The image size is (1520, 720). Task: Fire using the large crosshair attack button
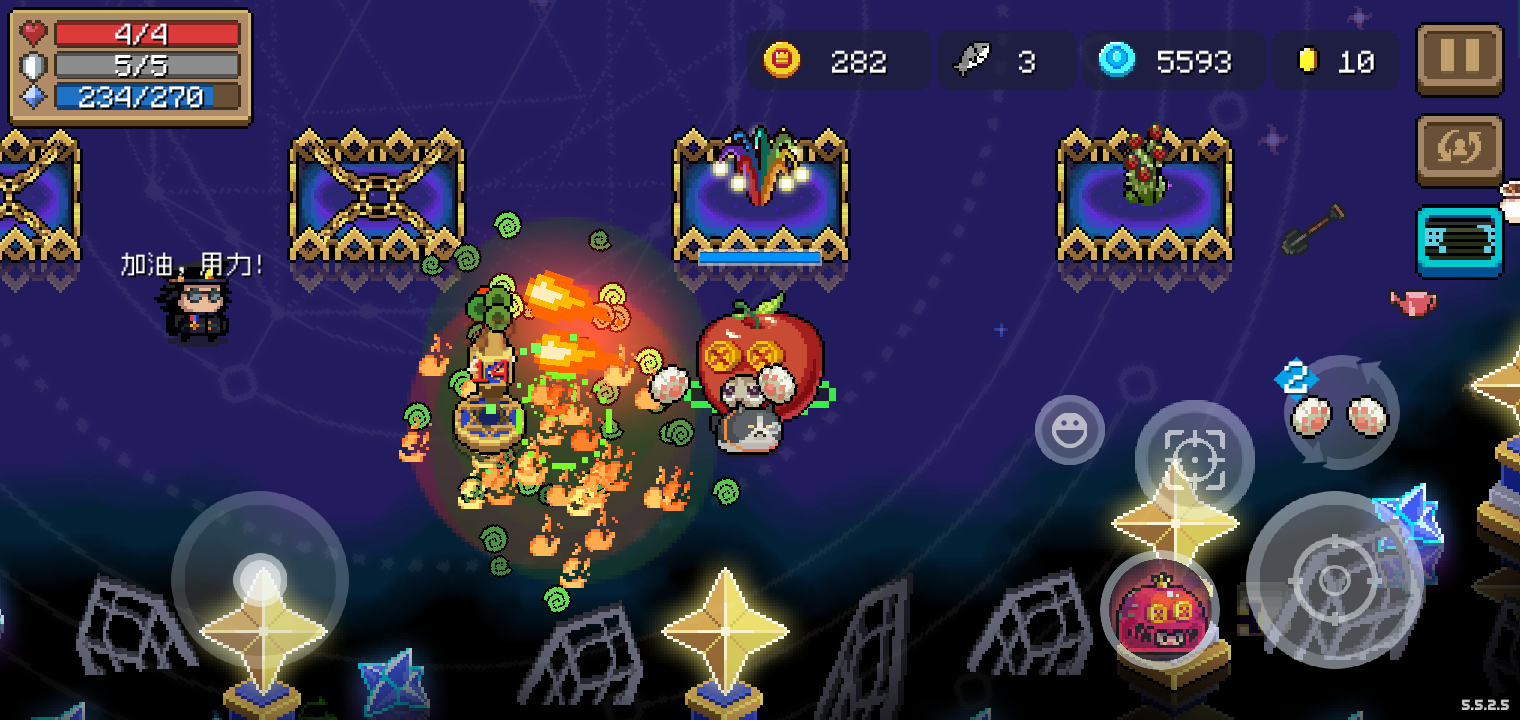pos(1334,580)
